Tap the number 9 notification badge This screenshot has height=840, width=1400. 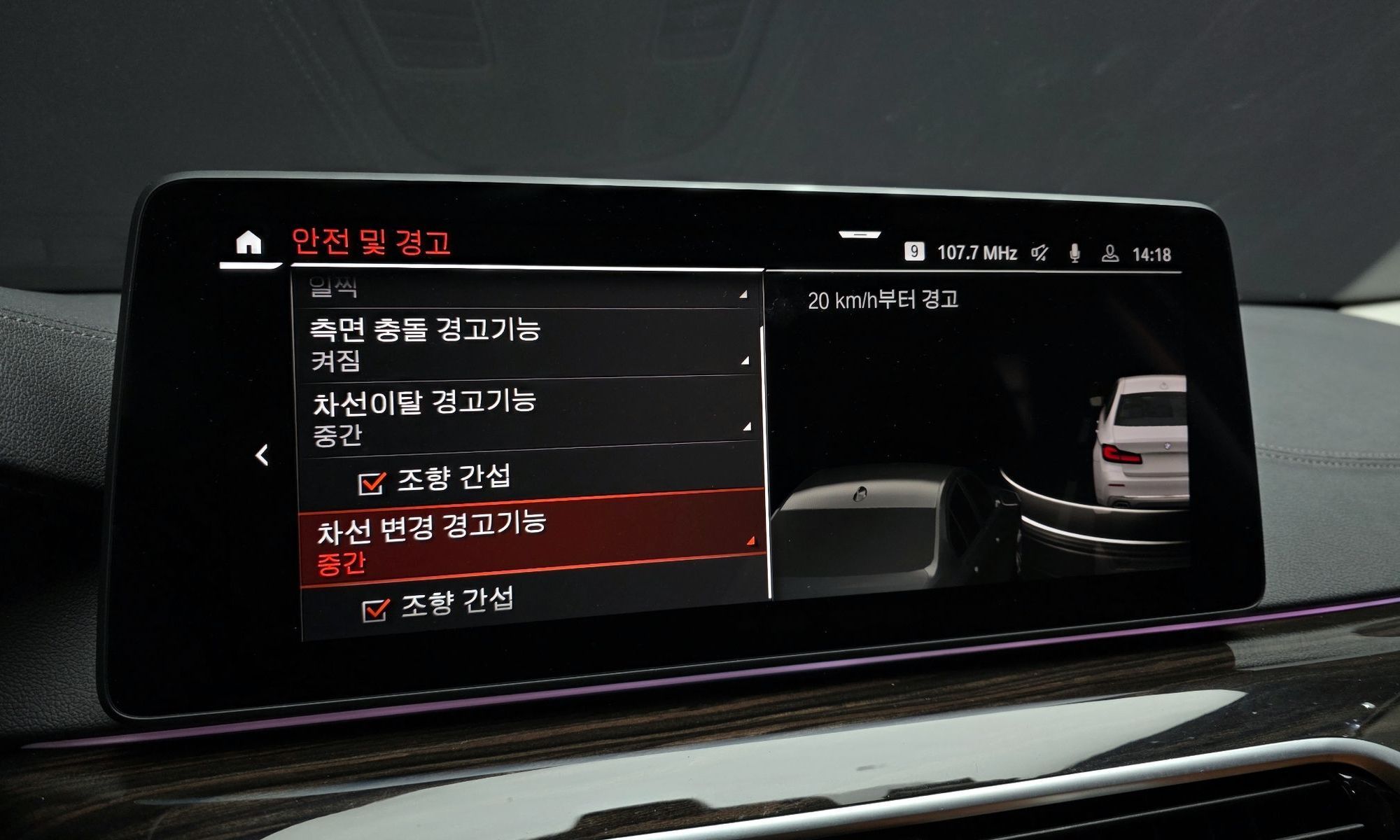913,251
